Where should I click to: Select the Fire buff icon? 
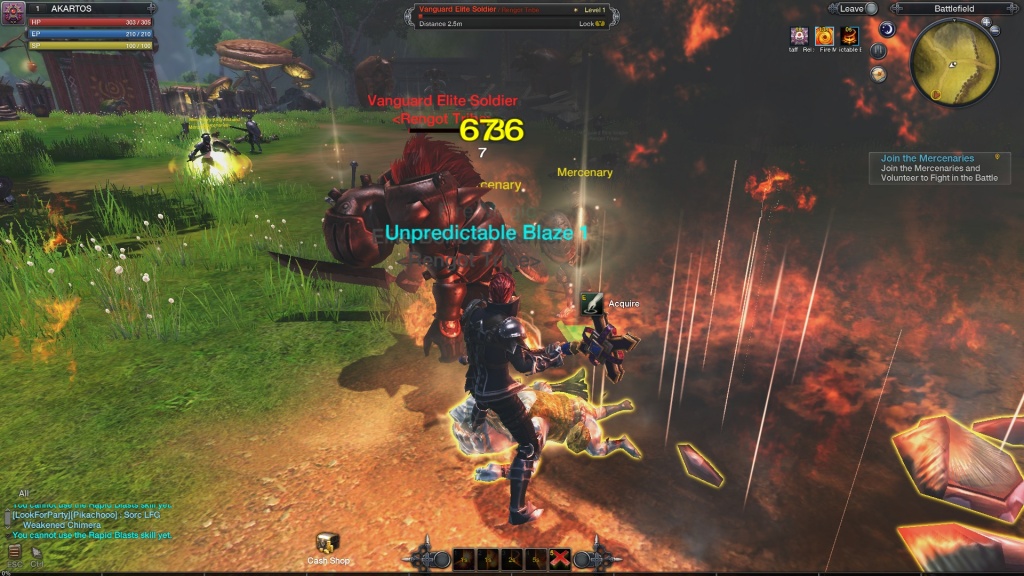point(824,37)
